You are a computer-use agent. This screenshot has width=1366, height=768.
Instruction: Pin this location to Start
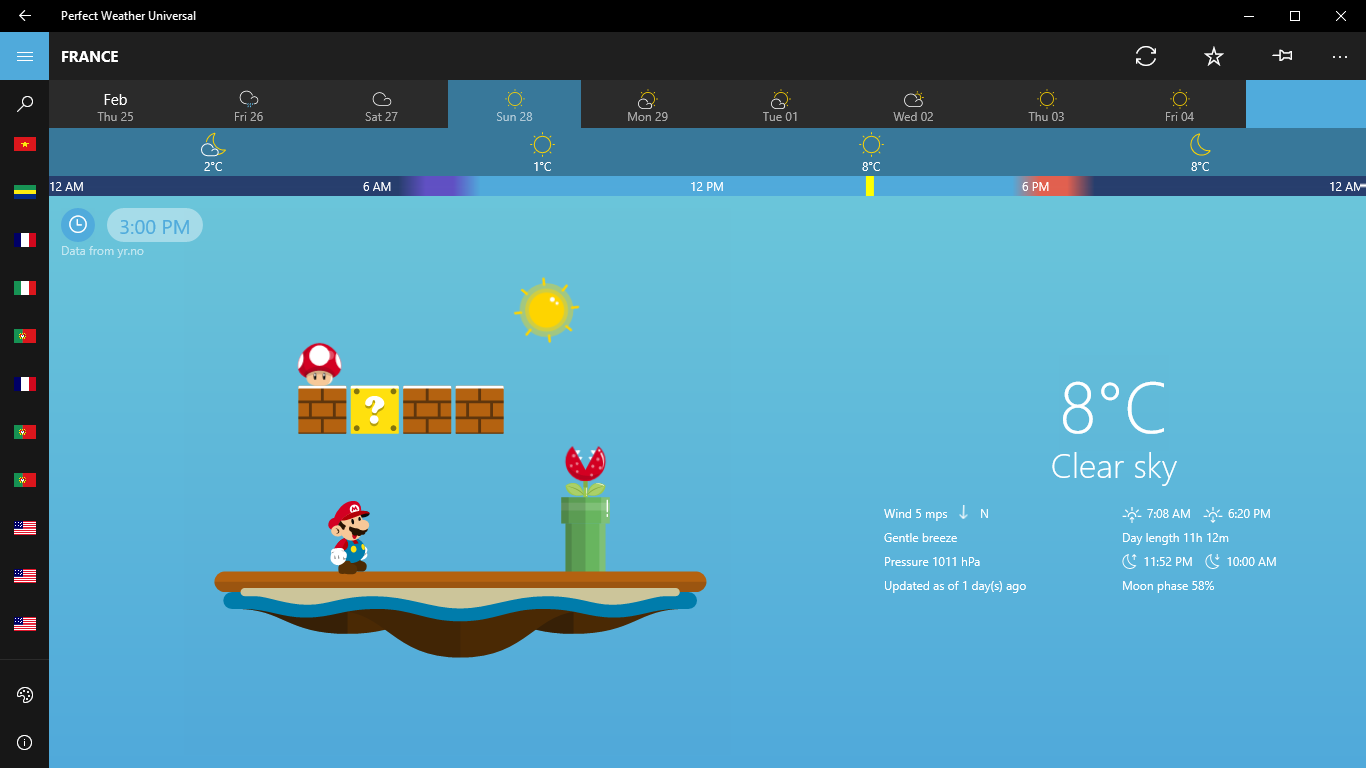click(1281, 56)
